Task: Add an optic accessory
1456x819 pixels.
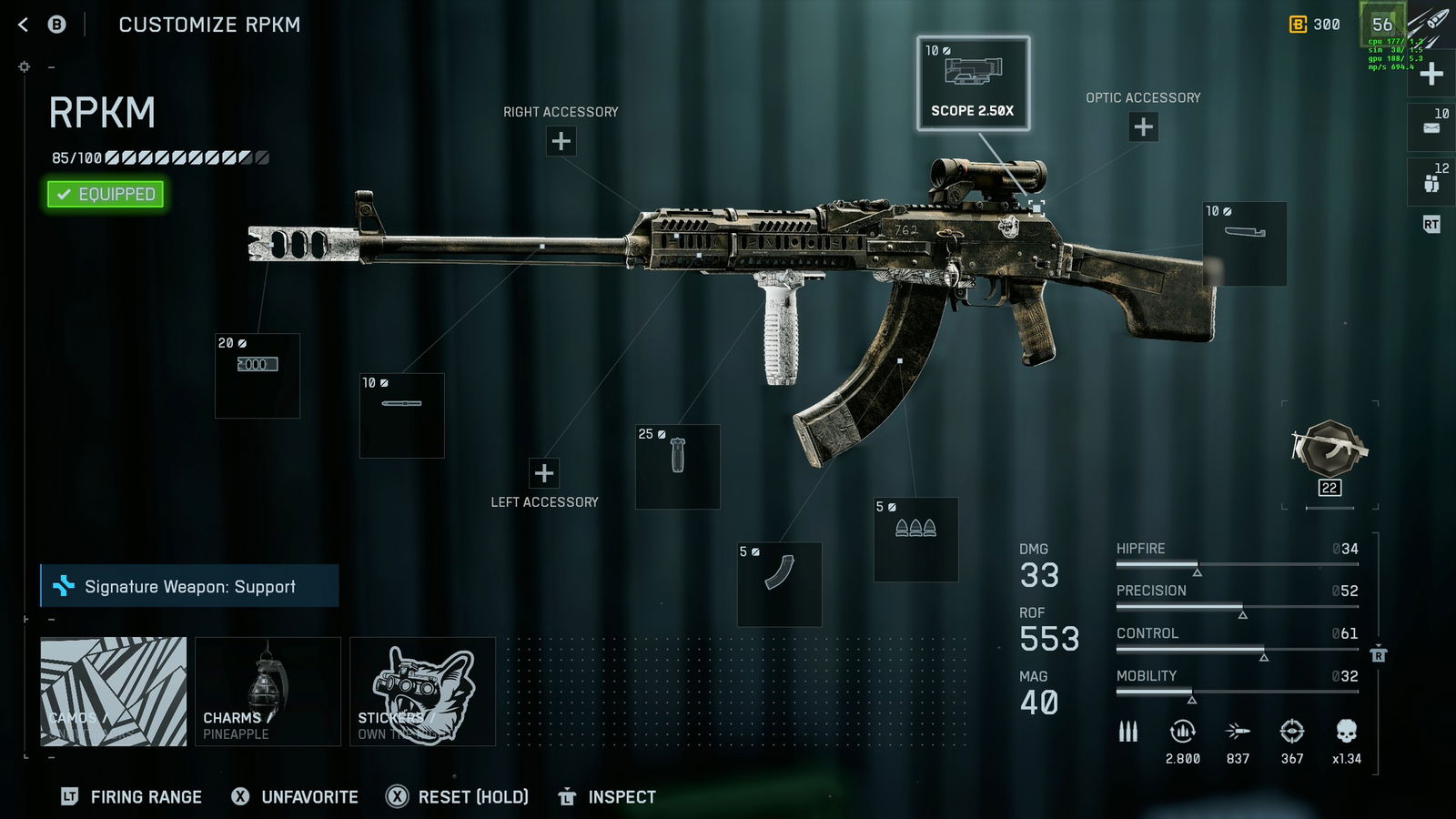Action: coord(1143,126)
